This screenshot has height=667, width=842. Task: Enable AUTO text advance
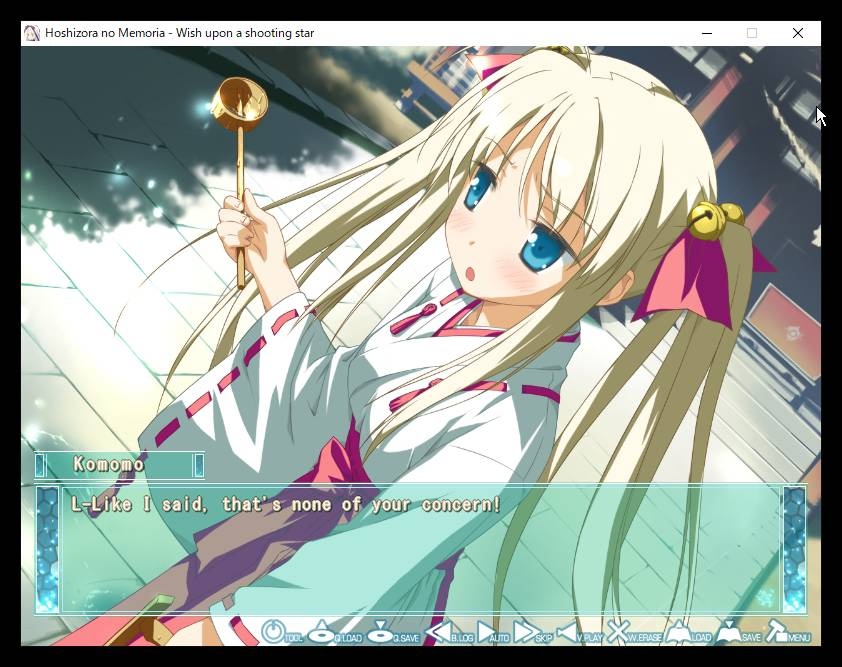coord(492,632)
